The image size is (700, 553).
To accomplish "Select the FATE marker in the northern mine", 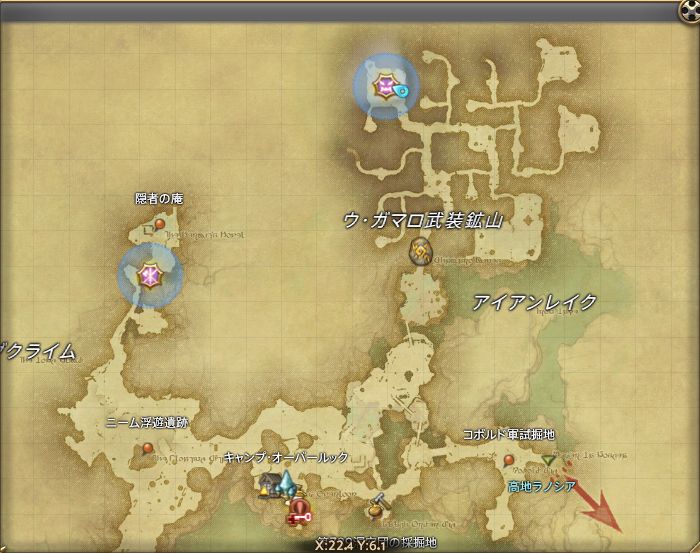I will click(385, 86).
